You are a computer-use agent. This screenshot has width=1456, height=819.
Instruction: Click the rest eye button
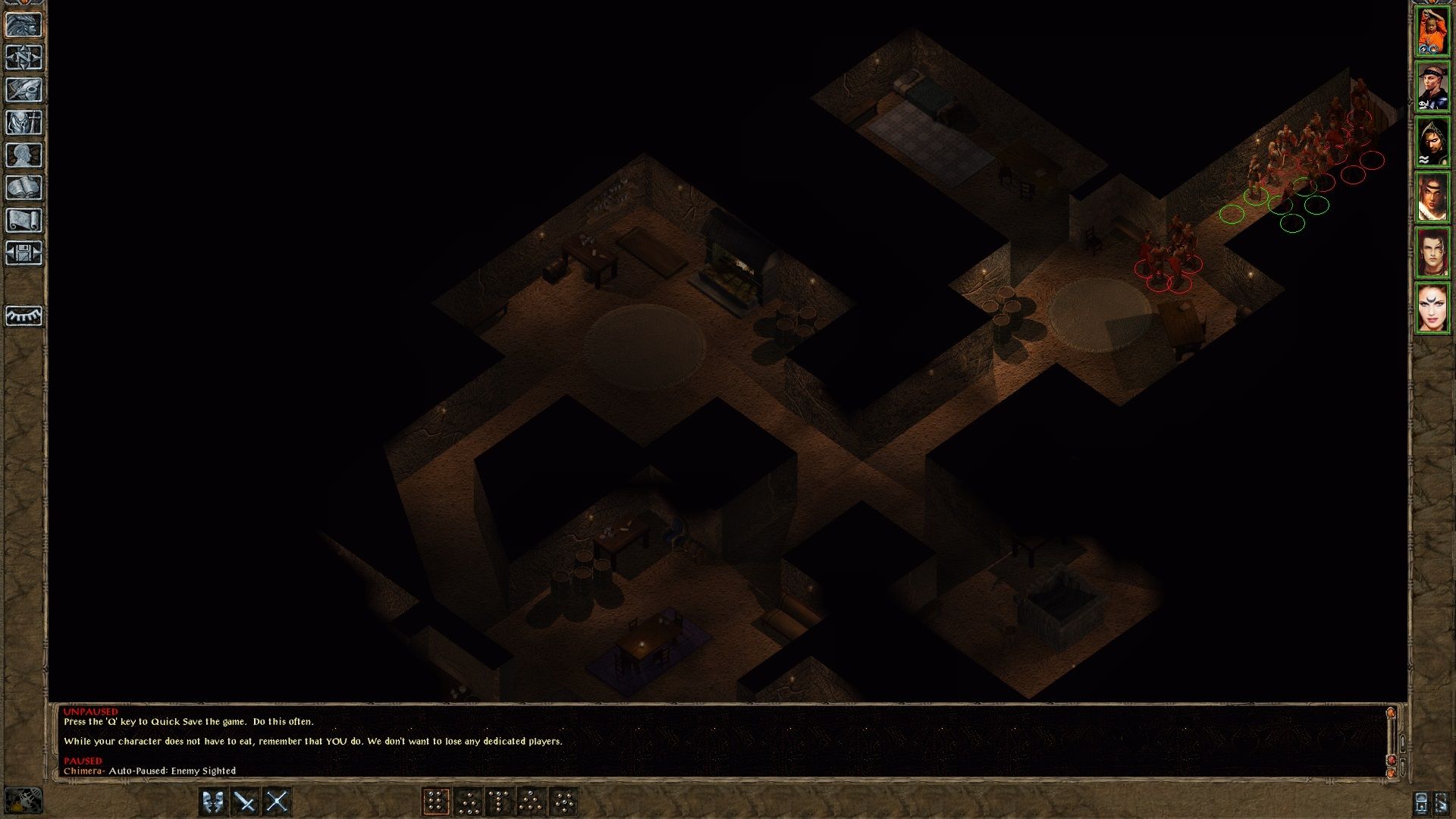[x=24, y=315]
